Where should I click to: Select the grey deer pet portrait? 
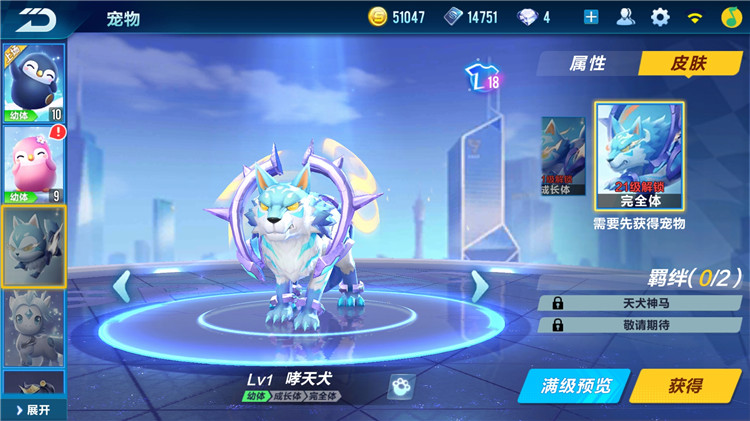[34, 327]
